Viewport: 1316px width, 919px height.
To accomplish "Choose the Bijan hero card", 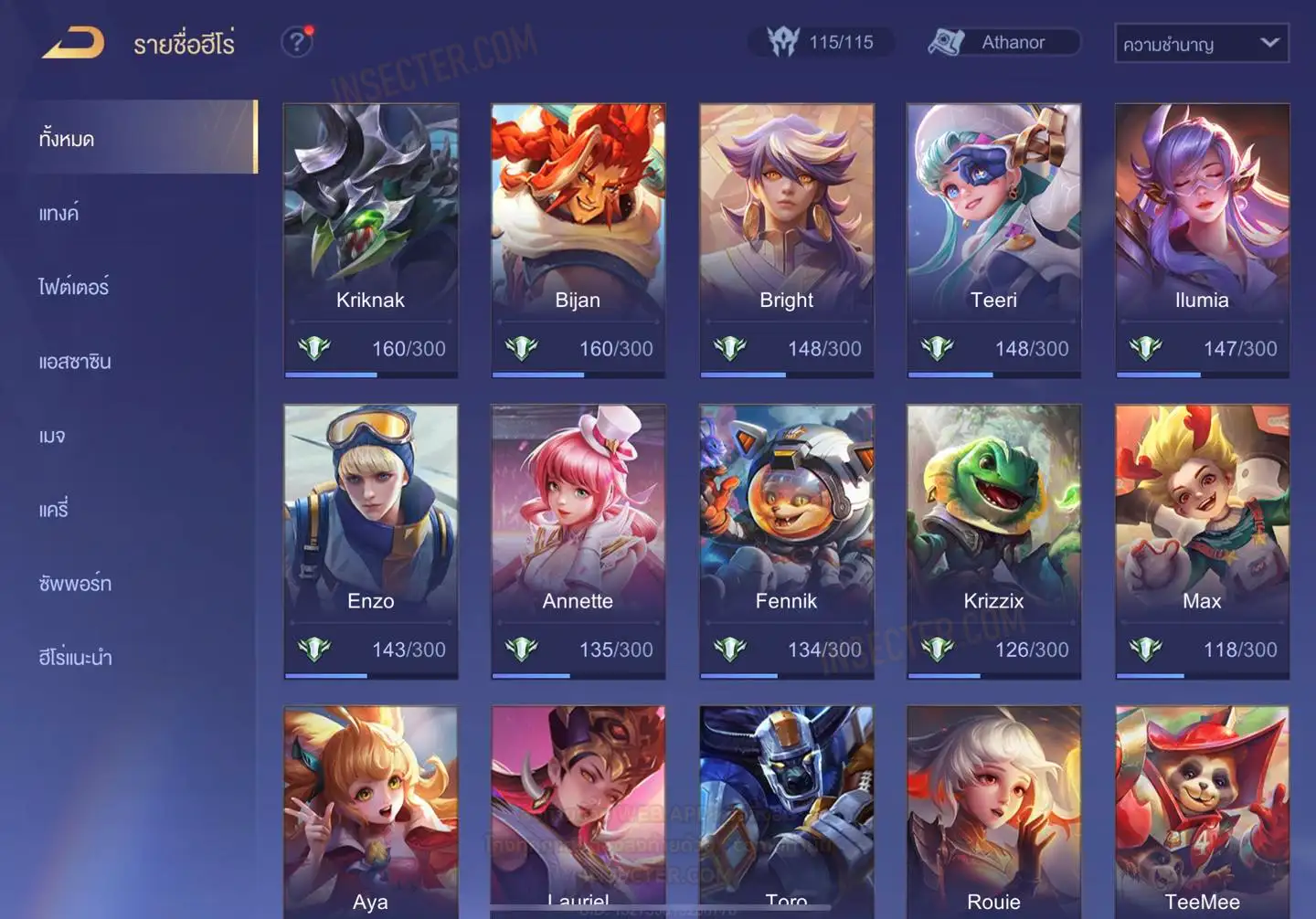I will [578, 239].
